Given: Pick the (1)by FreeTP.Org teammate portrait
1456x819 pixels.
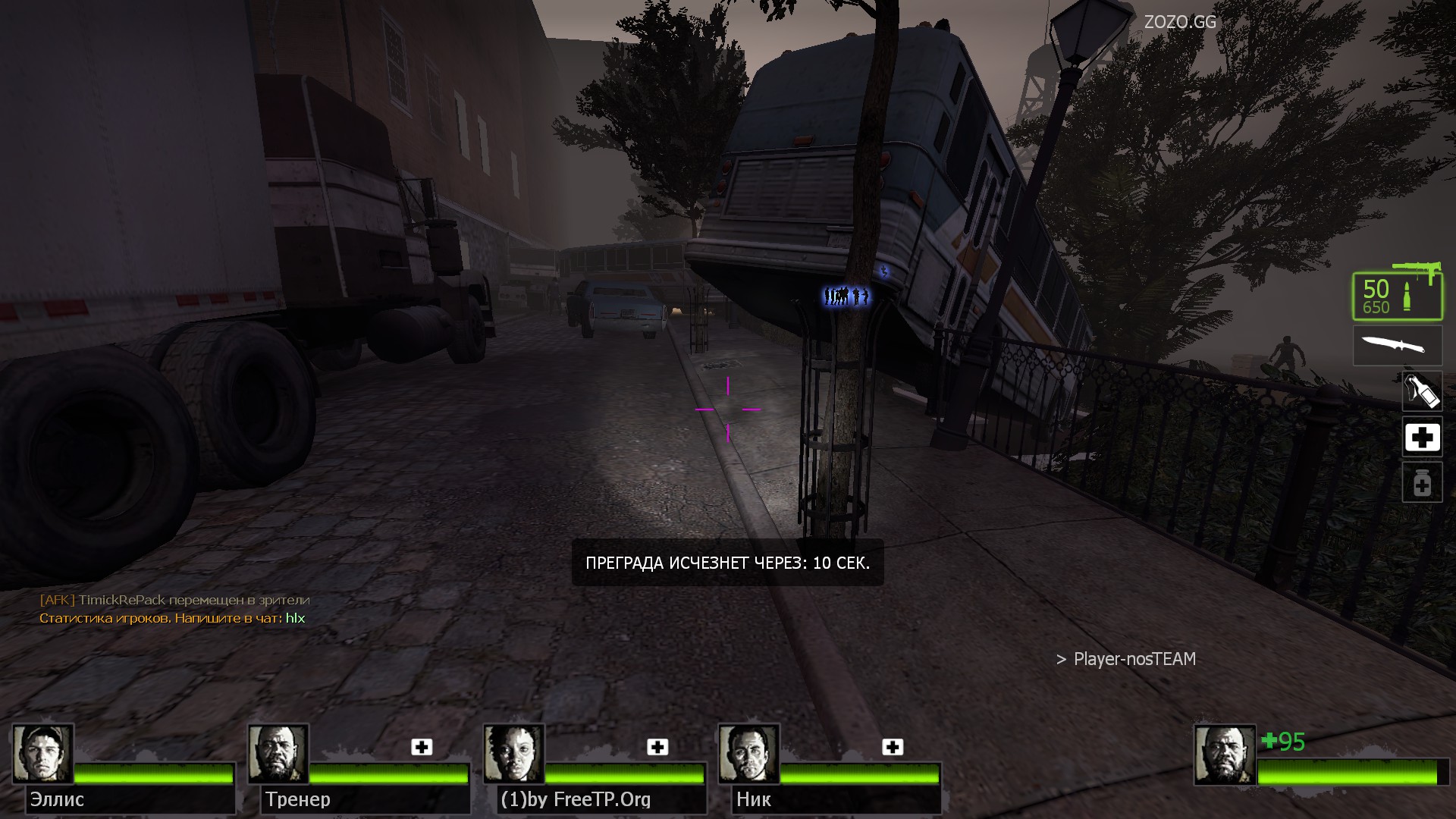Looking at the screenshot, I should pos(513,754).
